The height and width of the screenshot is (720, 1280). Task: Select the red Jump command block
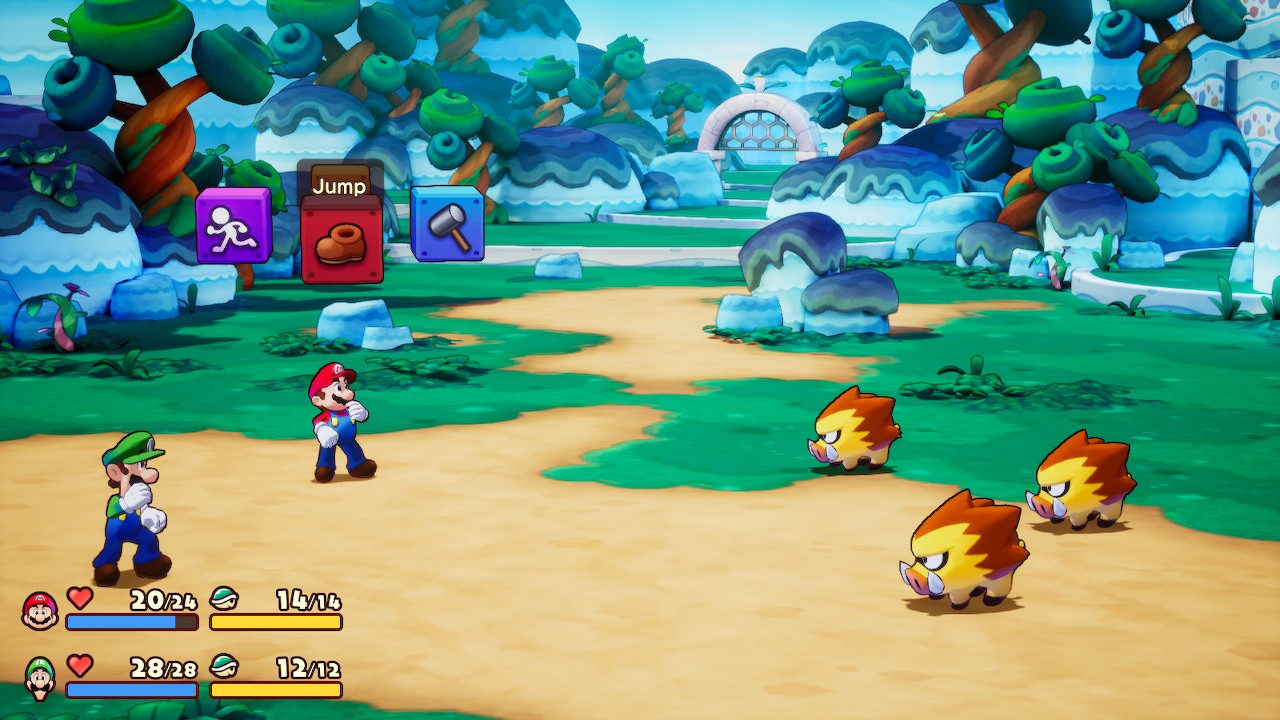point(341,241)
